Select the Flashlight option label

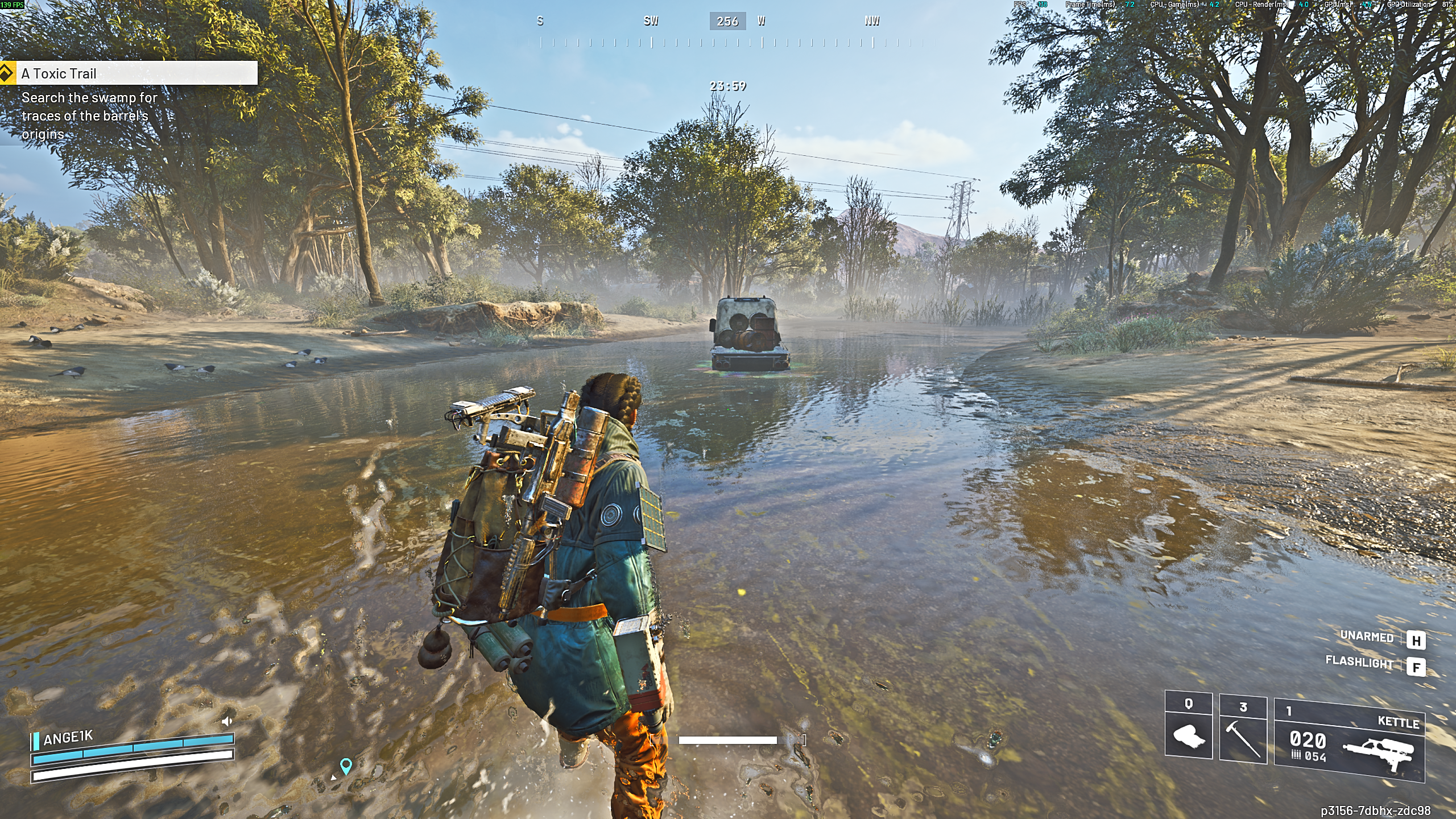[1359, 662]
